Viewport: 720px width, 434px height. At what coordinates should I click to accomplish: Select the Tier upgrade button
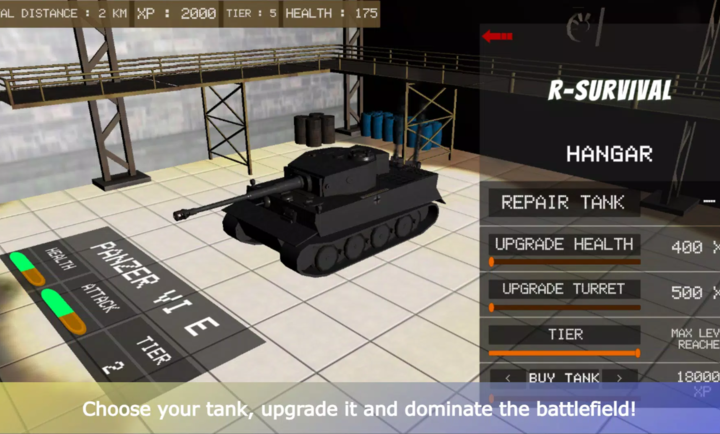click(x=565, y=334)
